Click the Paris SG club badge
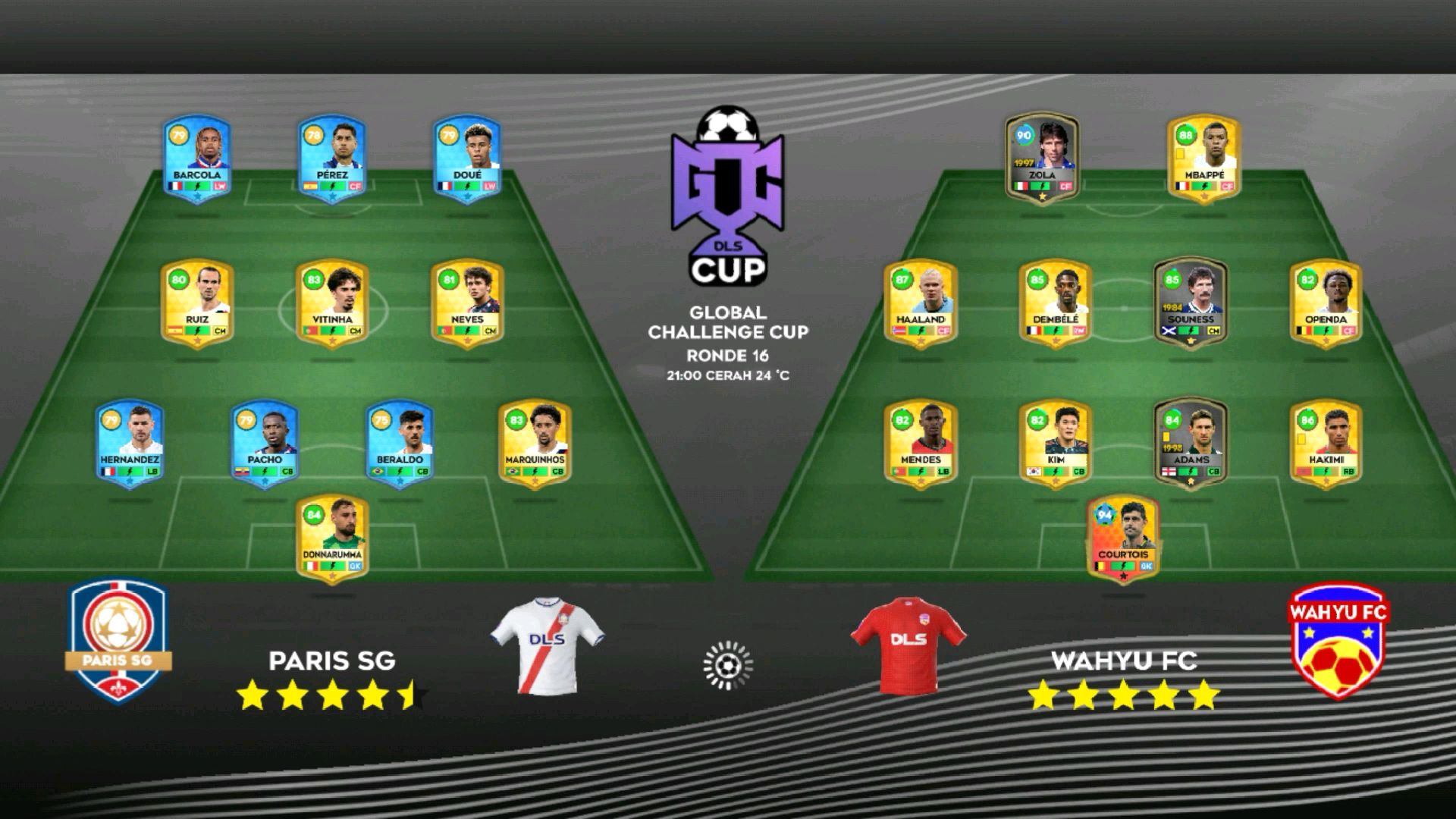1456x819 pixels. coord(118,642)
